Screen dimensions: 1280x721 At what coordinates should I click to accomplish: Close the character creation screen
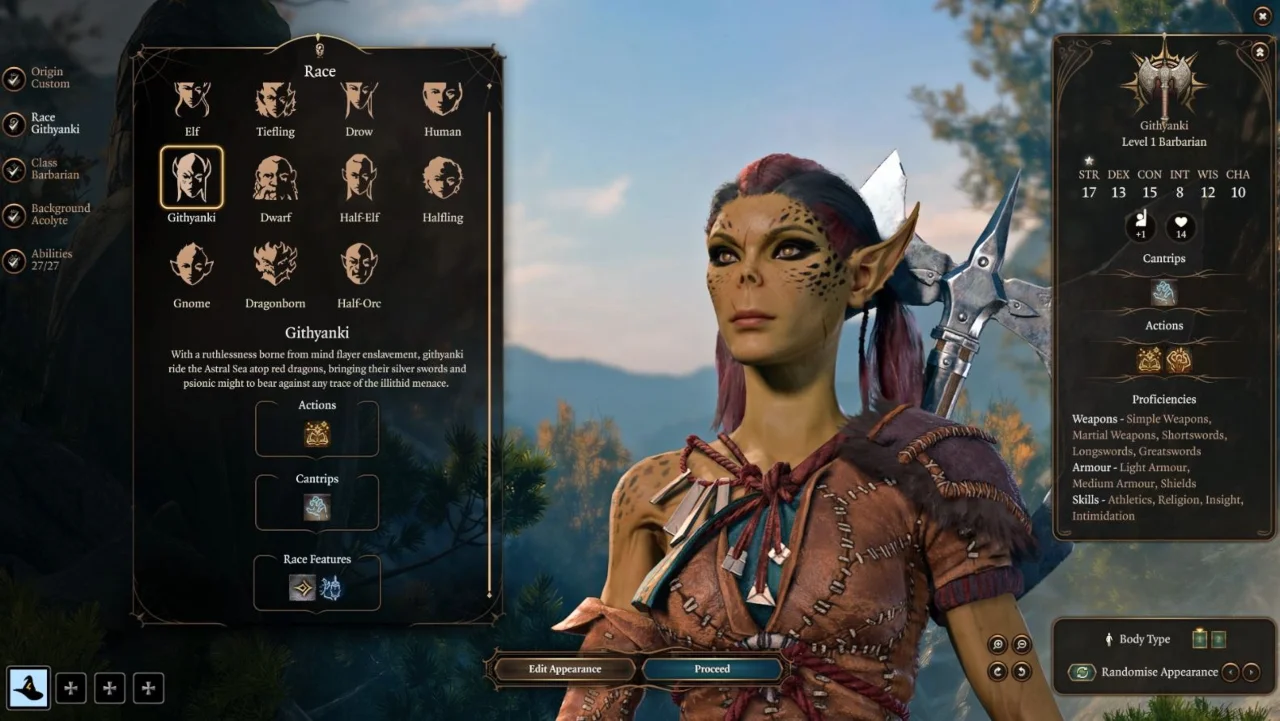[x=1262, y=15]
